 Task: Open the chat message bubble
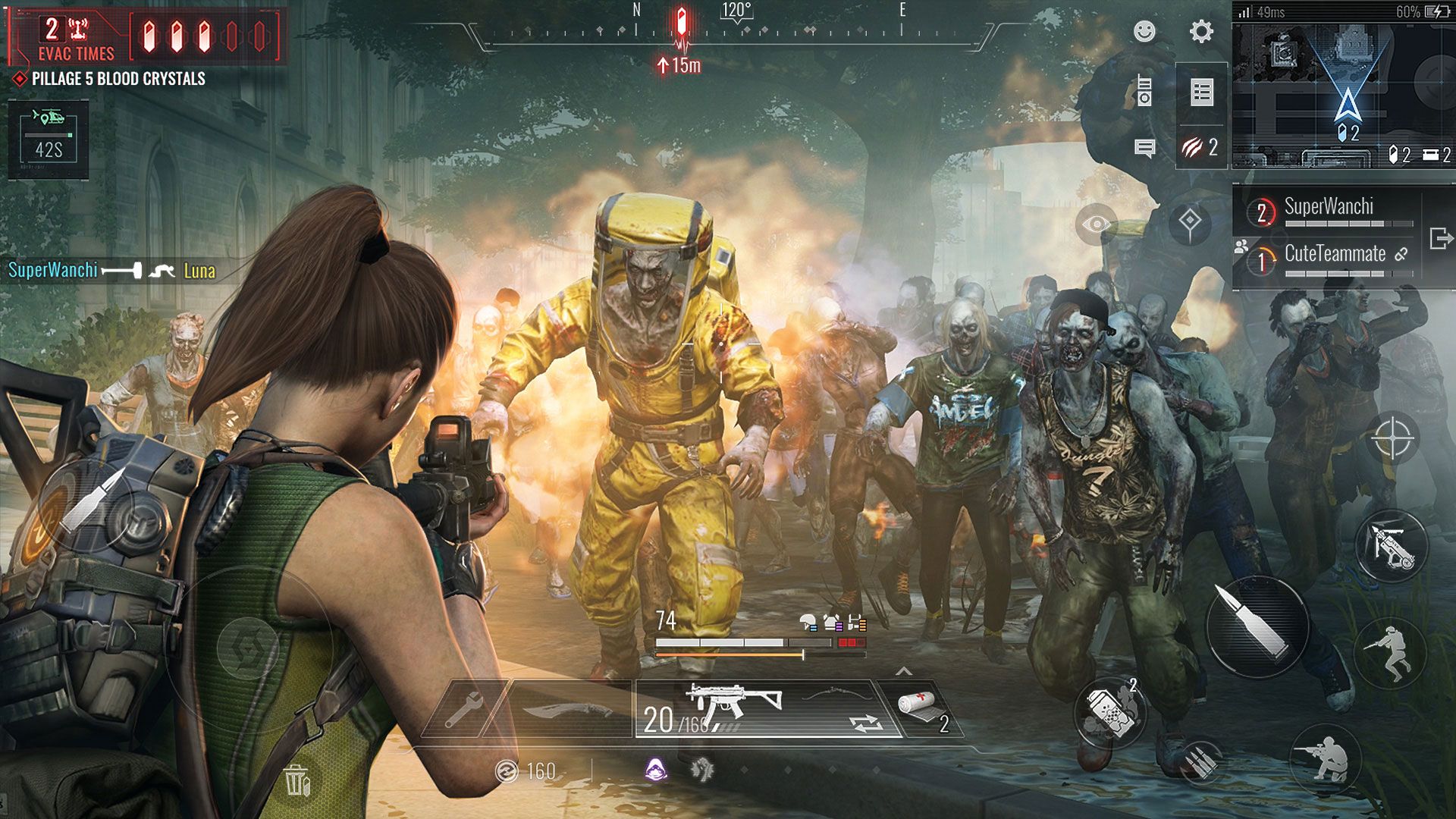point(1144,148)
